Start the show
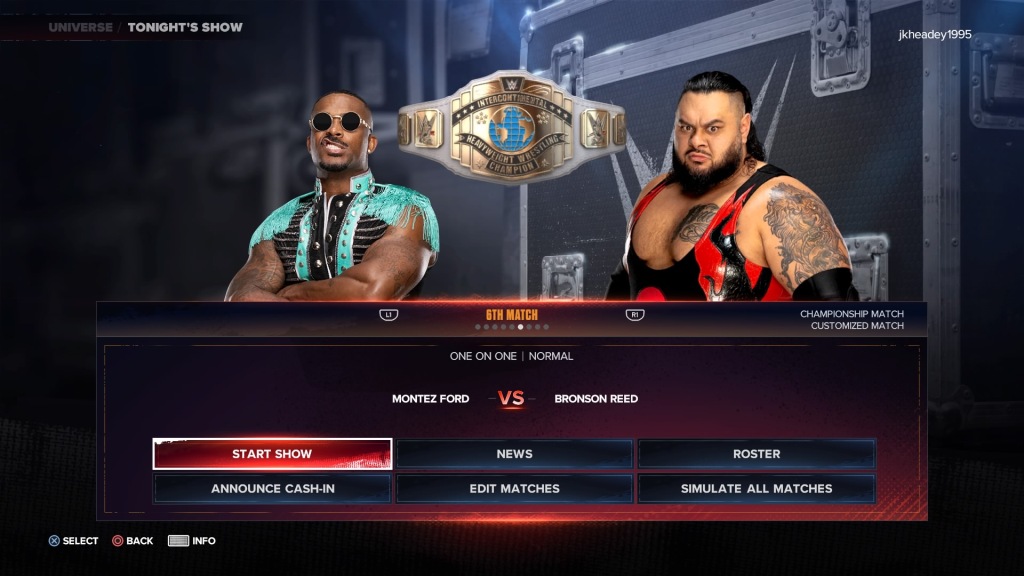Image resolution: width=1024 pixels, height=576 pixels. pos(272,454)
